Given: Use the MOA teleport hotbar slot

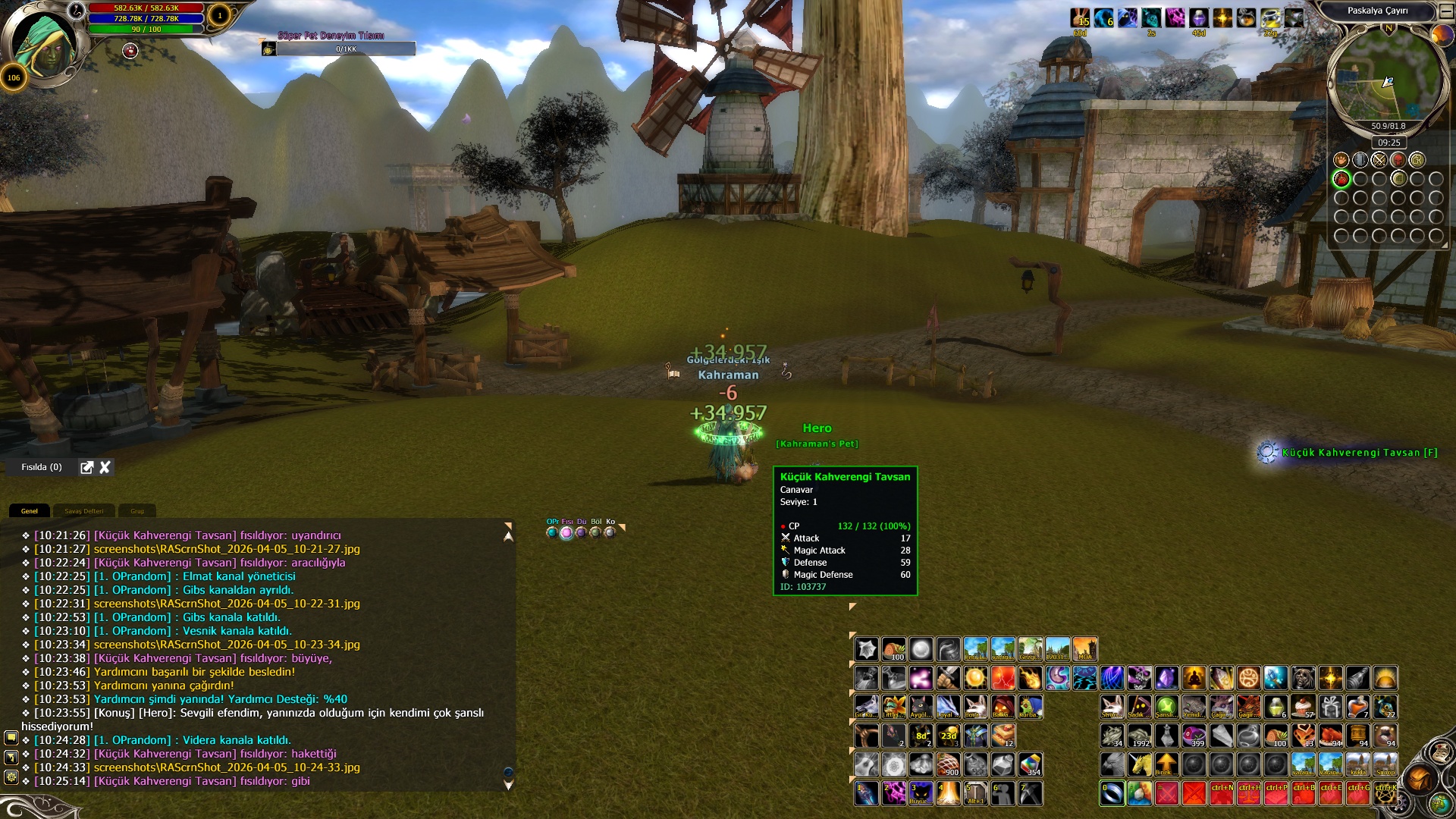Looking at the screenshot, I should click(1085, 649).
